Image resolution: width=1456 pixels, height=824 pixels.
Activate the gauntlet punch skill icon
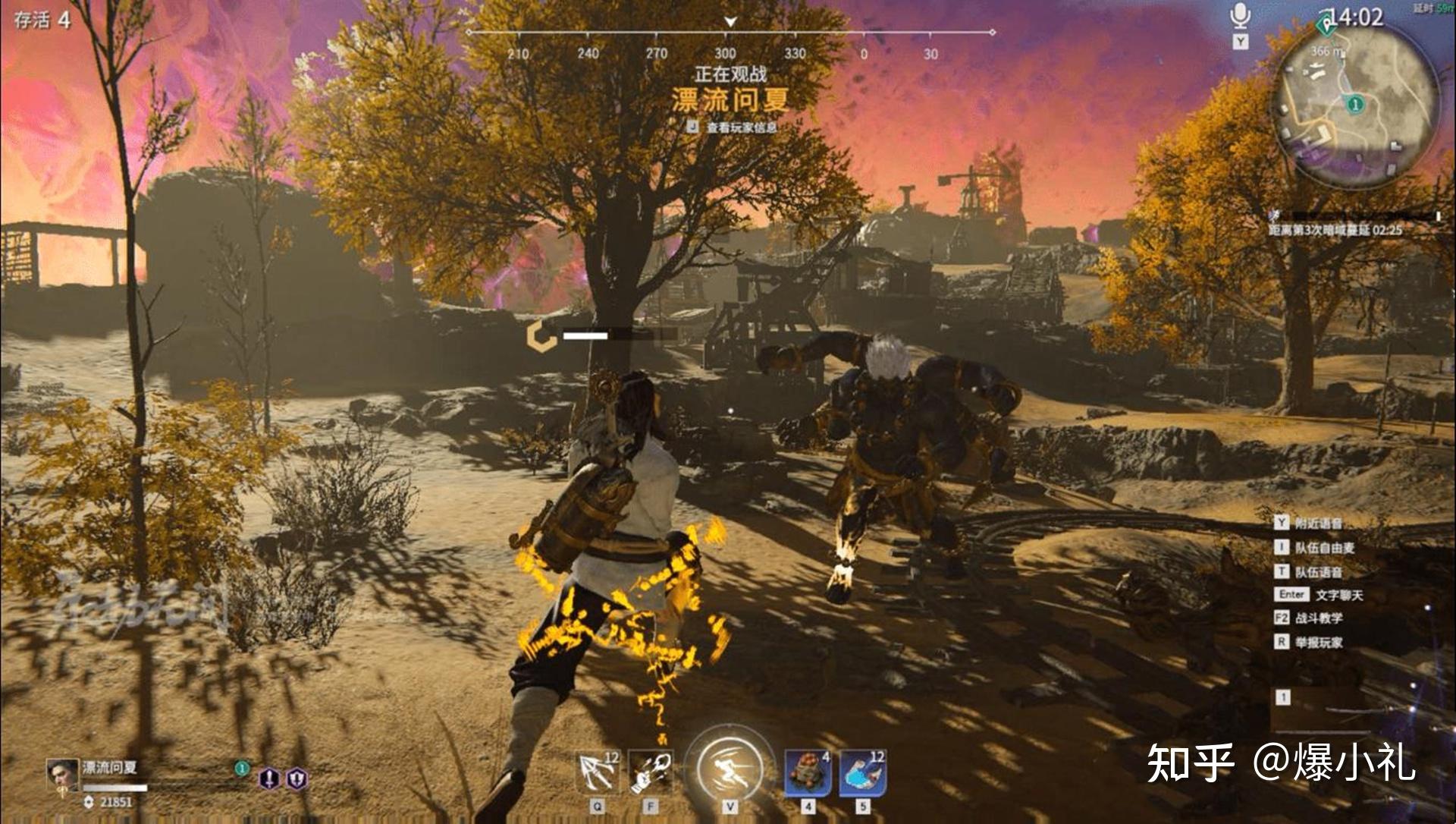651,772
